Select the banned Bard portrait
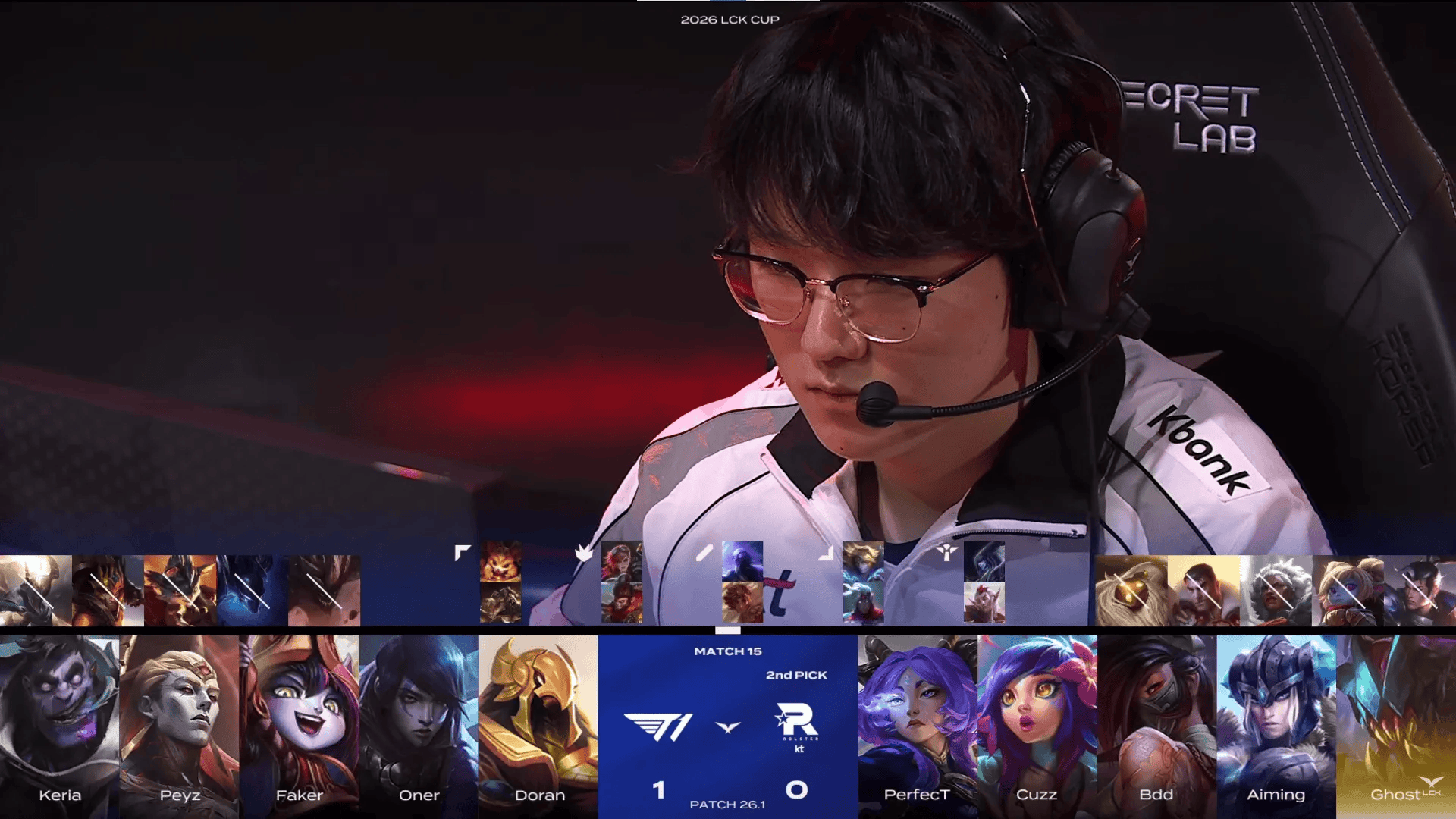This screenshot has height=819, width=1456. point(1131,591)
